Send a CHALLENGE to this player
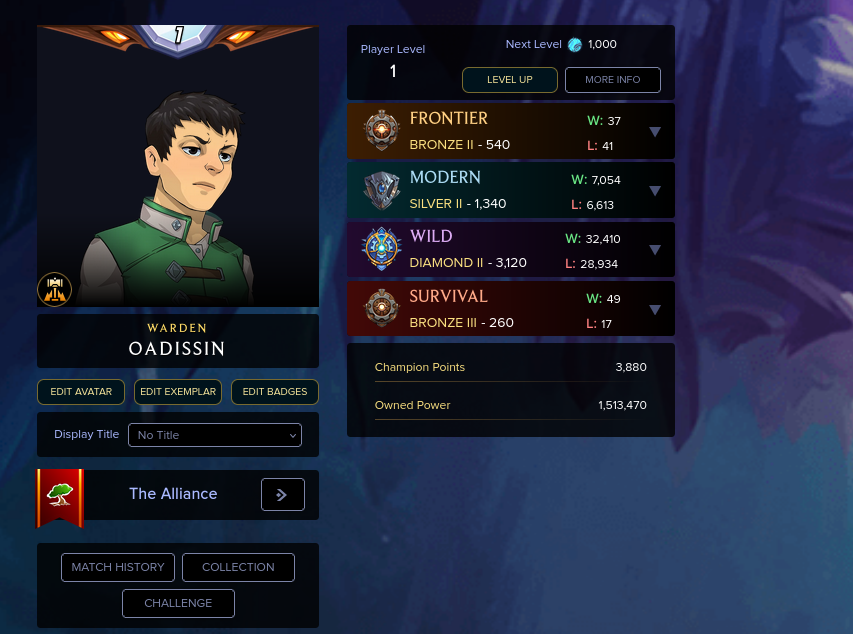This screenshot has height=634, width=853. pos(178,603)
